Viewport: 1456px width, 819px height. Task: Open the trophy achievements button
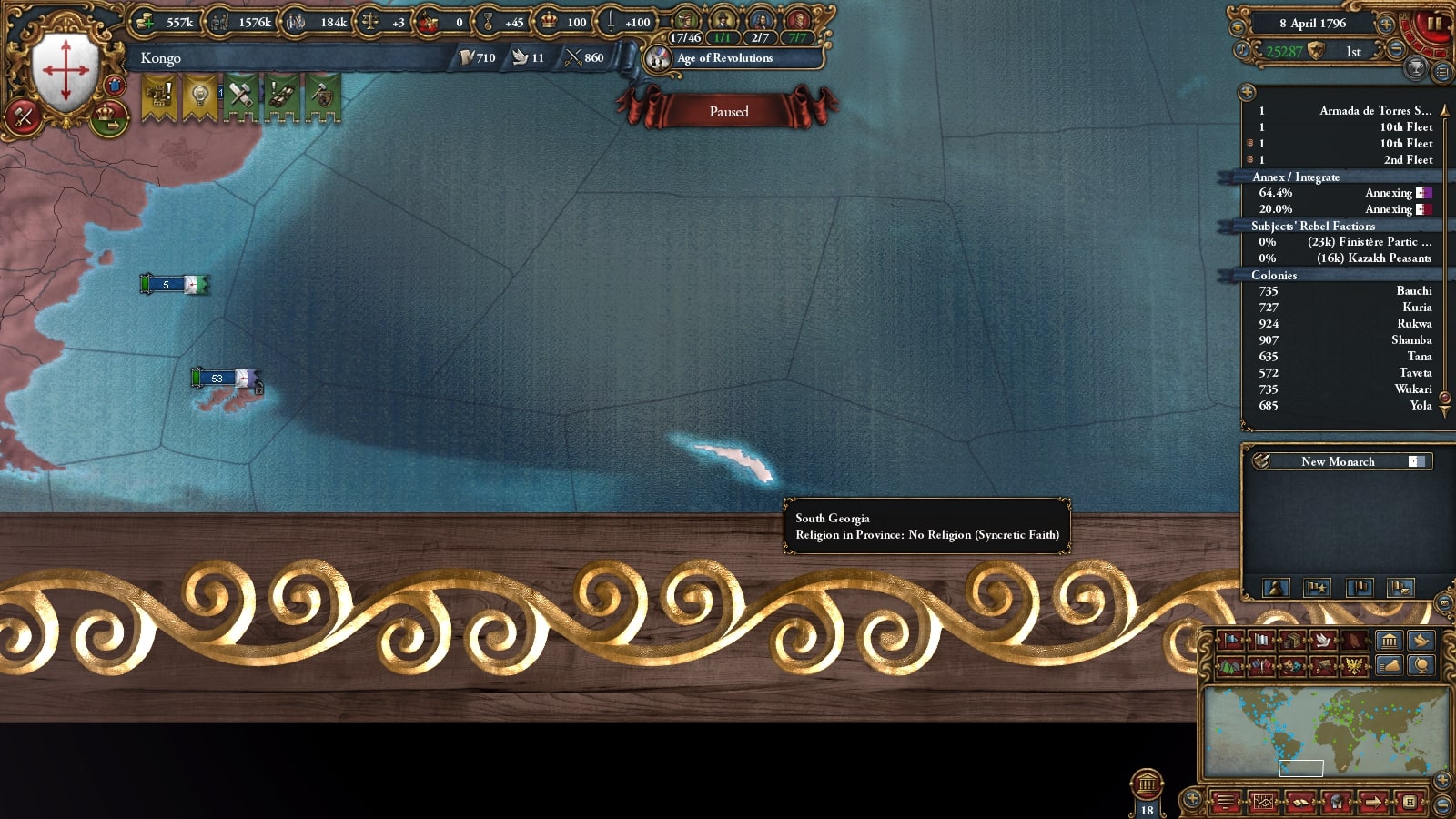tap(1416, 67)
